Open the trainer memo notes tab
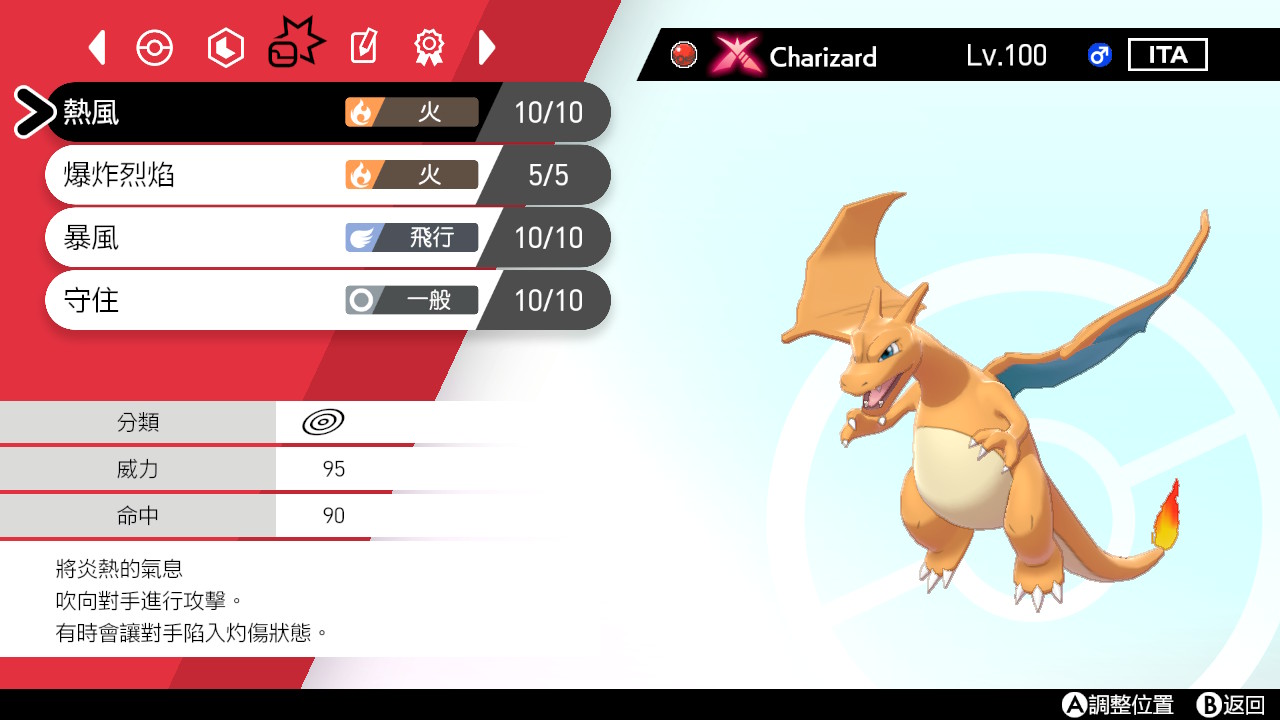 [x=363, y=47]
